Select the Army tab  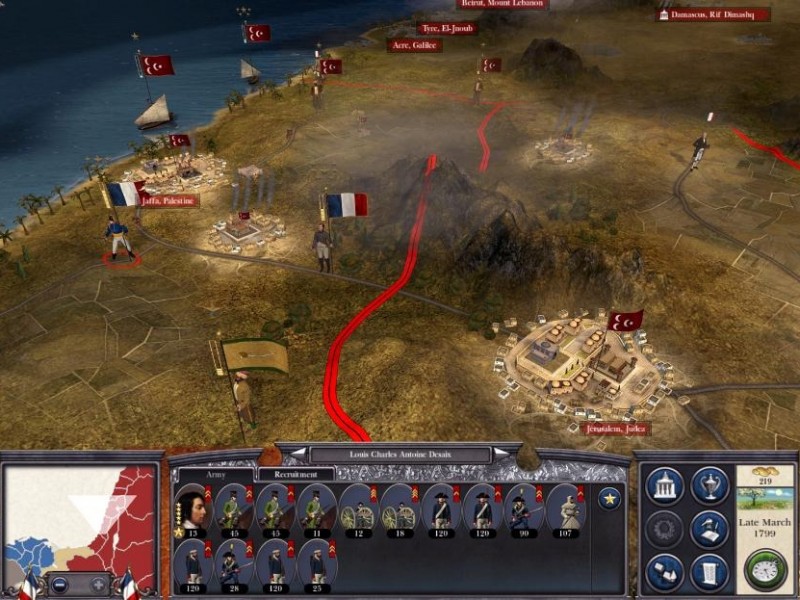[216, 474]
